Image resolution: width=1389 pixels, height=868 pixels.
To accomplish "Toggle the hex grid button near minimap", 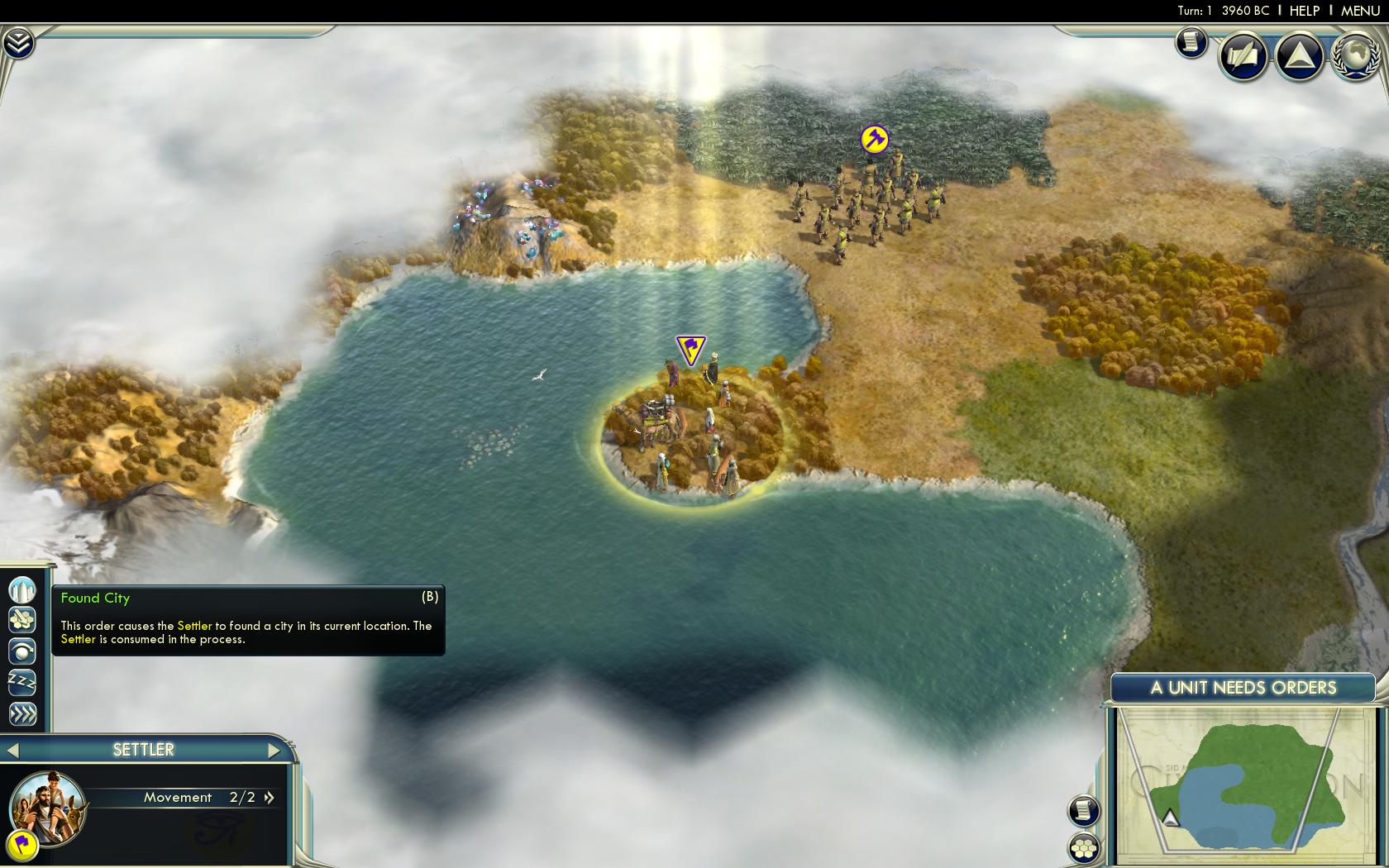I will click(x=1083, y=847).
